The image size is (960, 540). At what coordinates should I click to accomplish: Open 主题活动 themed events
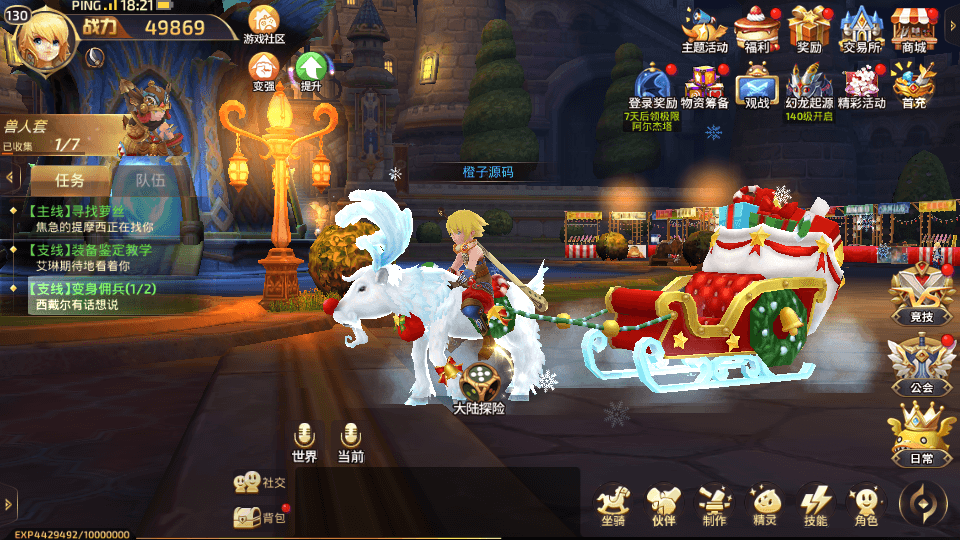[x=704, y=27]
